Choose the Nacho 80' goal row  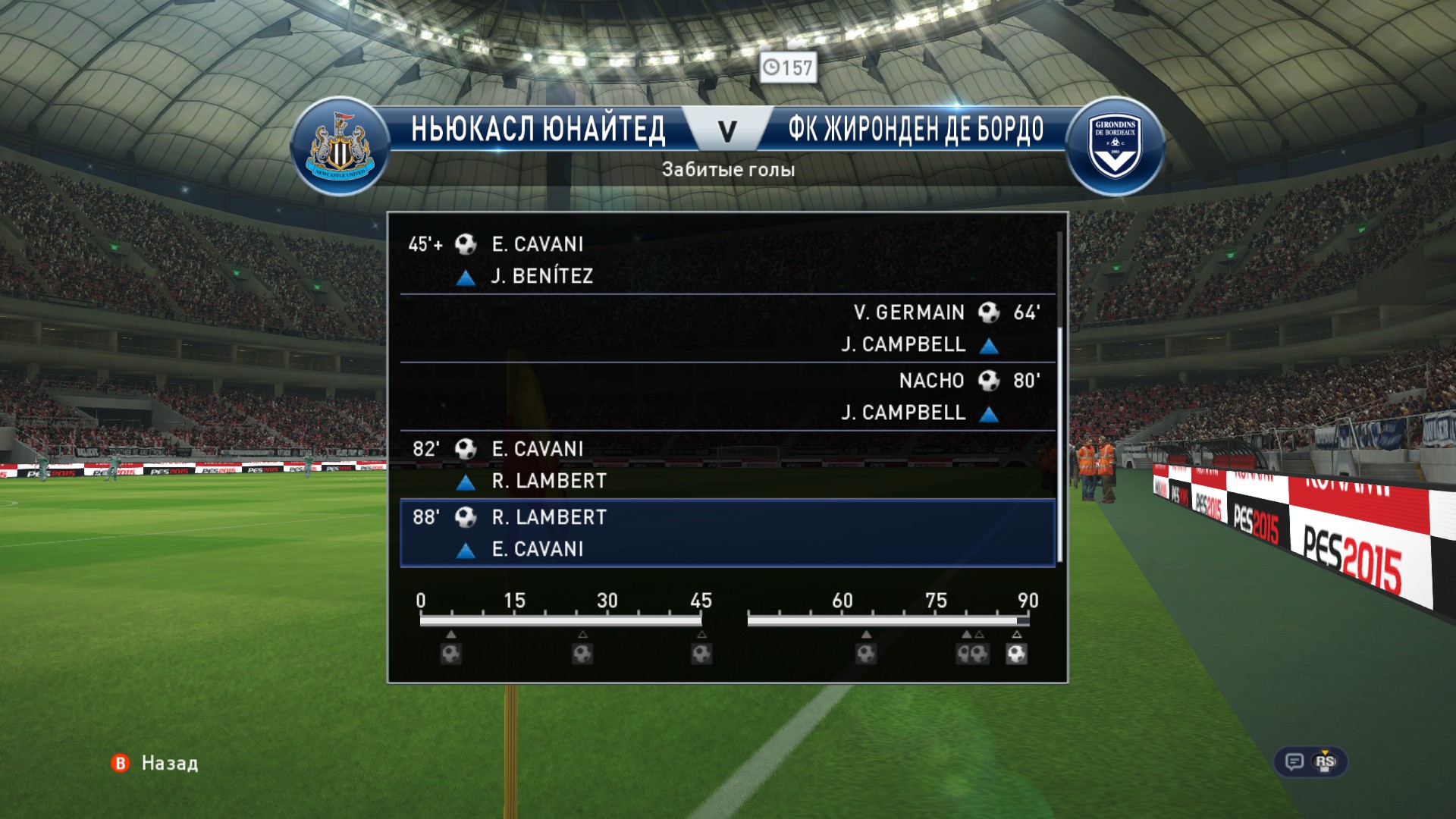pyautogui.click(x=726, y=396)
